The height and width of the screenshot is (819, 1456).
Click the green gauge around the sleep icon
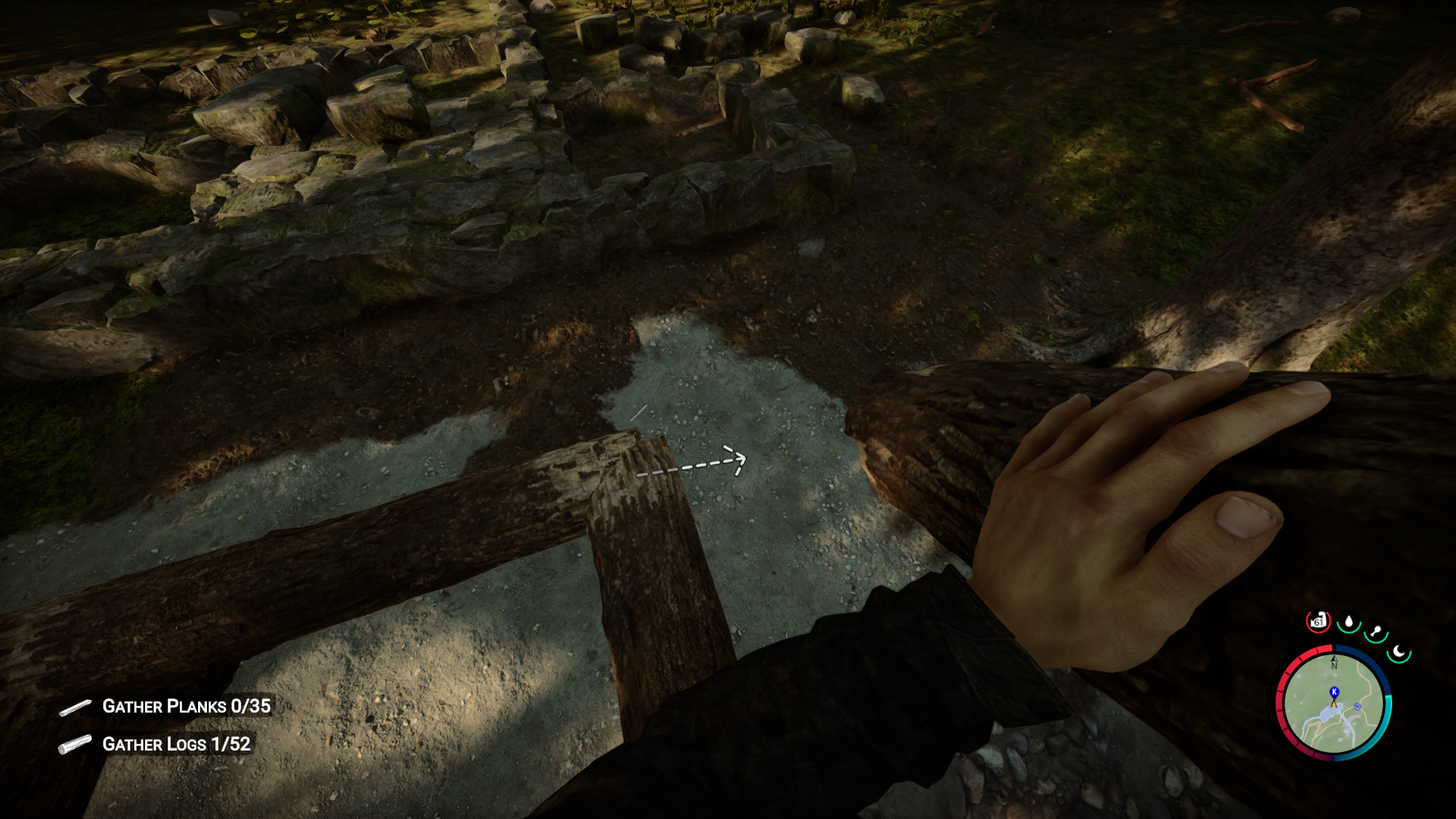(1398, 663)
